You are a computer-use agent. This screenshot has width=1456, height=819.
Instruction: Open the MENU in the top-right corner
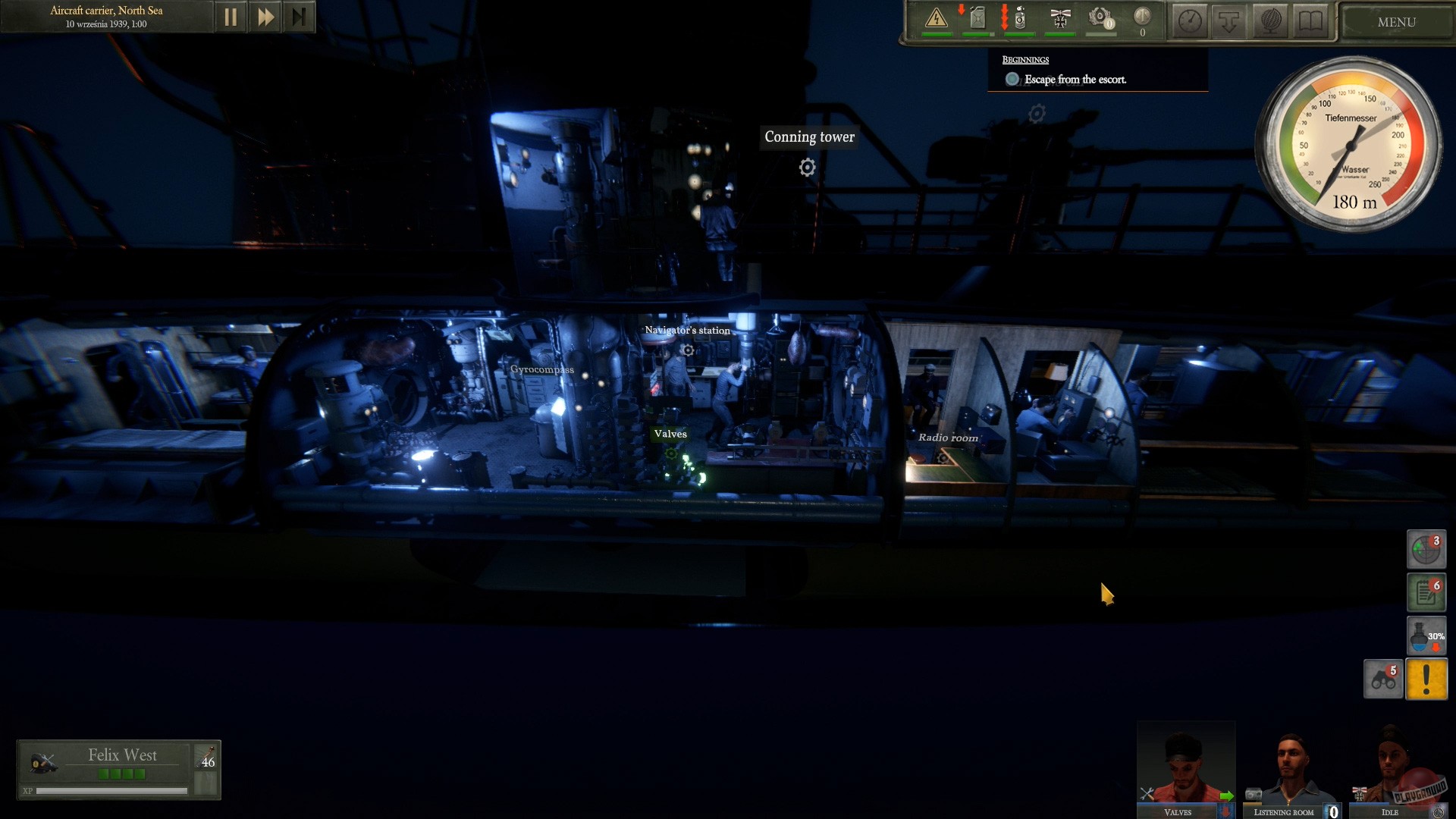[x=1397, y=22]
